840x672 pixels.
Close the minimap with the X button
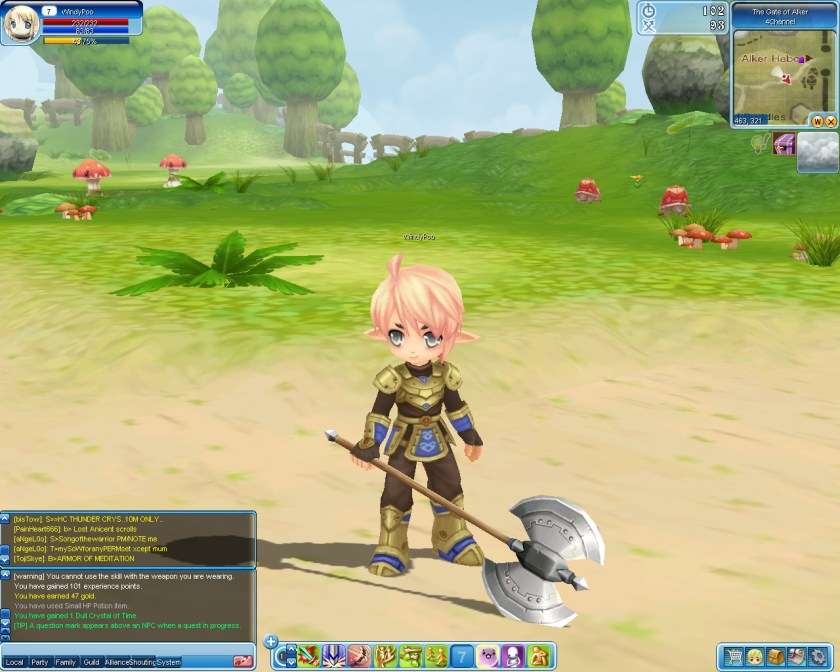point(830,121)
